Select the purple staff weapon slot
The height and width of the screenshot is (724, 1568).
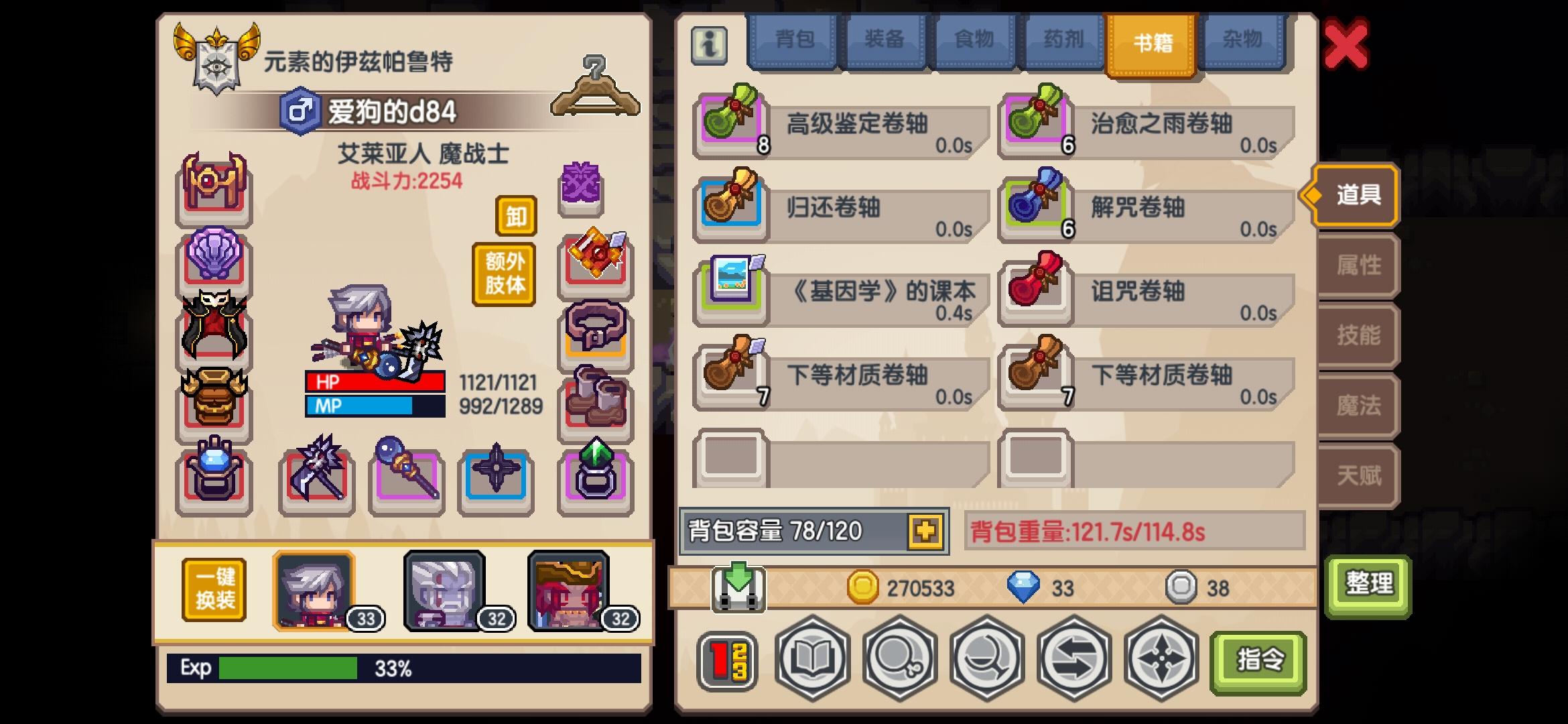405,477
